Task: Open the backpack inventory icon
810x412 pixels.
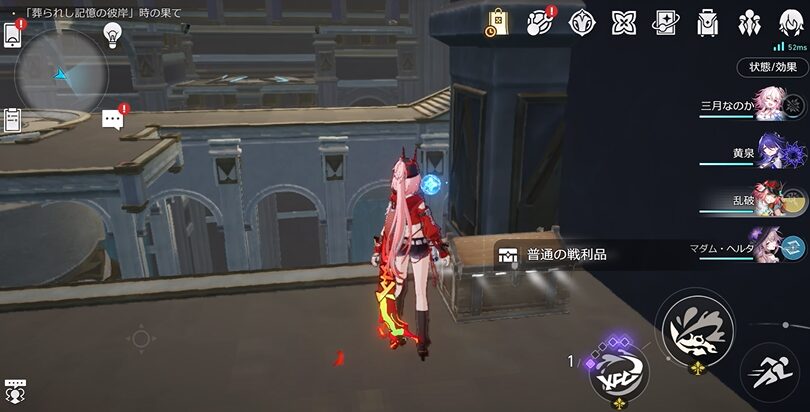Action: tap(707, 22)
